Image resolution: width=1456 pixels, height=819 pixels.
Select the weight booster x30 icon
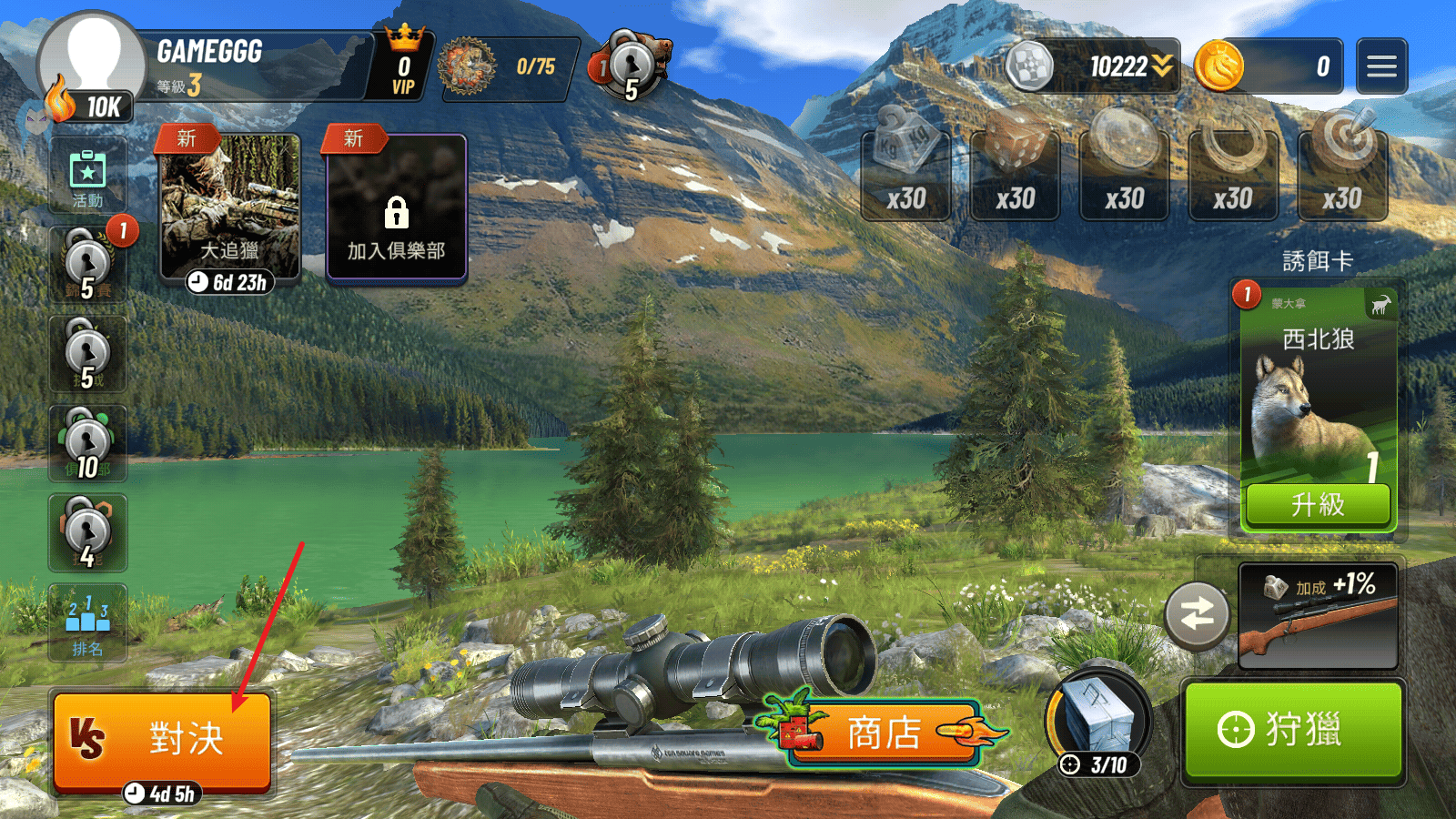905,173
